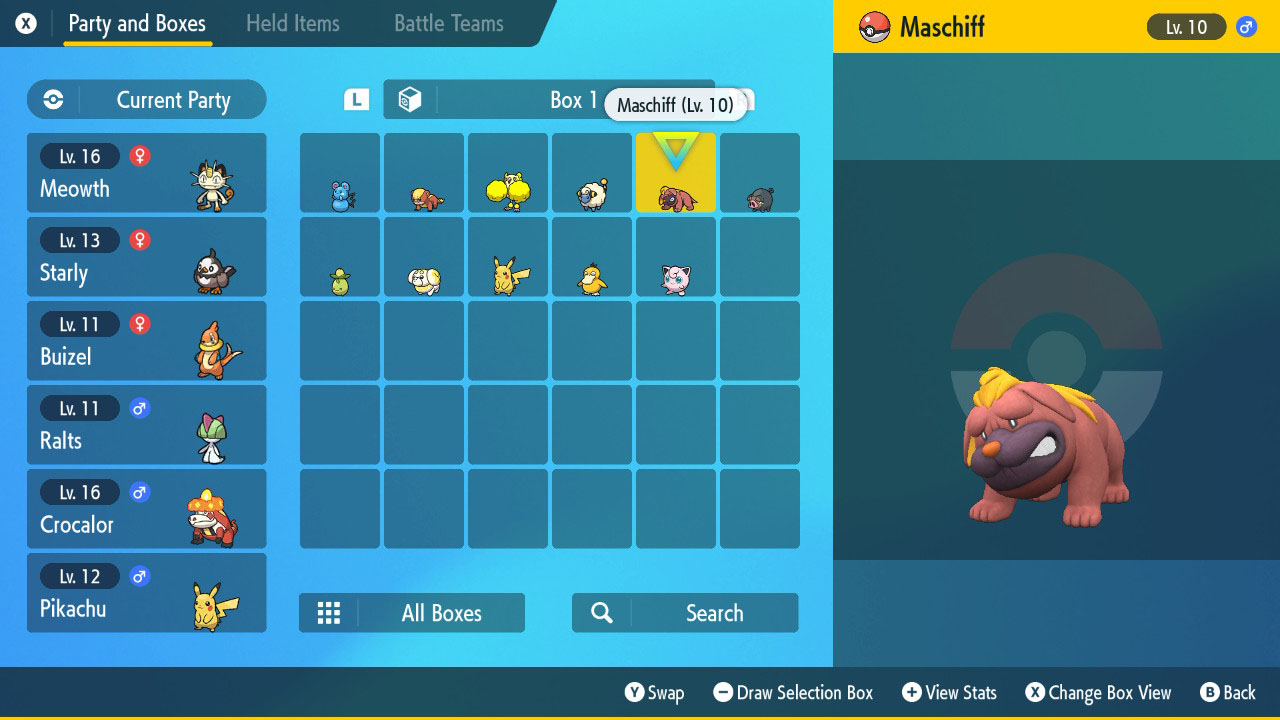
Task: Switch to the Battle Teams tab
Action: tap(447, 23)
